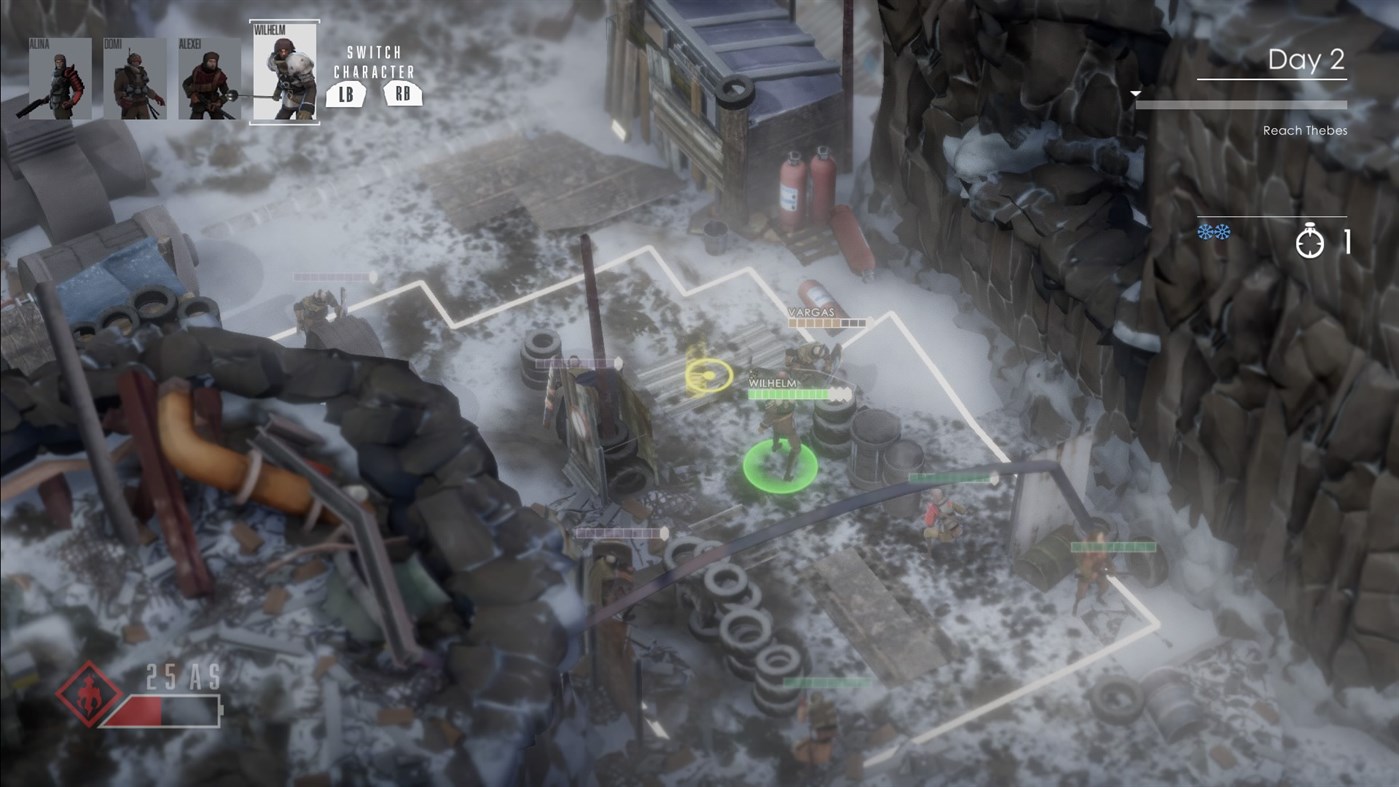This screenshot has width=1399, height=787.
Task: Click the green selection circle under Wilhelm
Action: click(781, 465)
